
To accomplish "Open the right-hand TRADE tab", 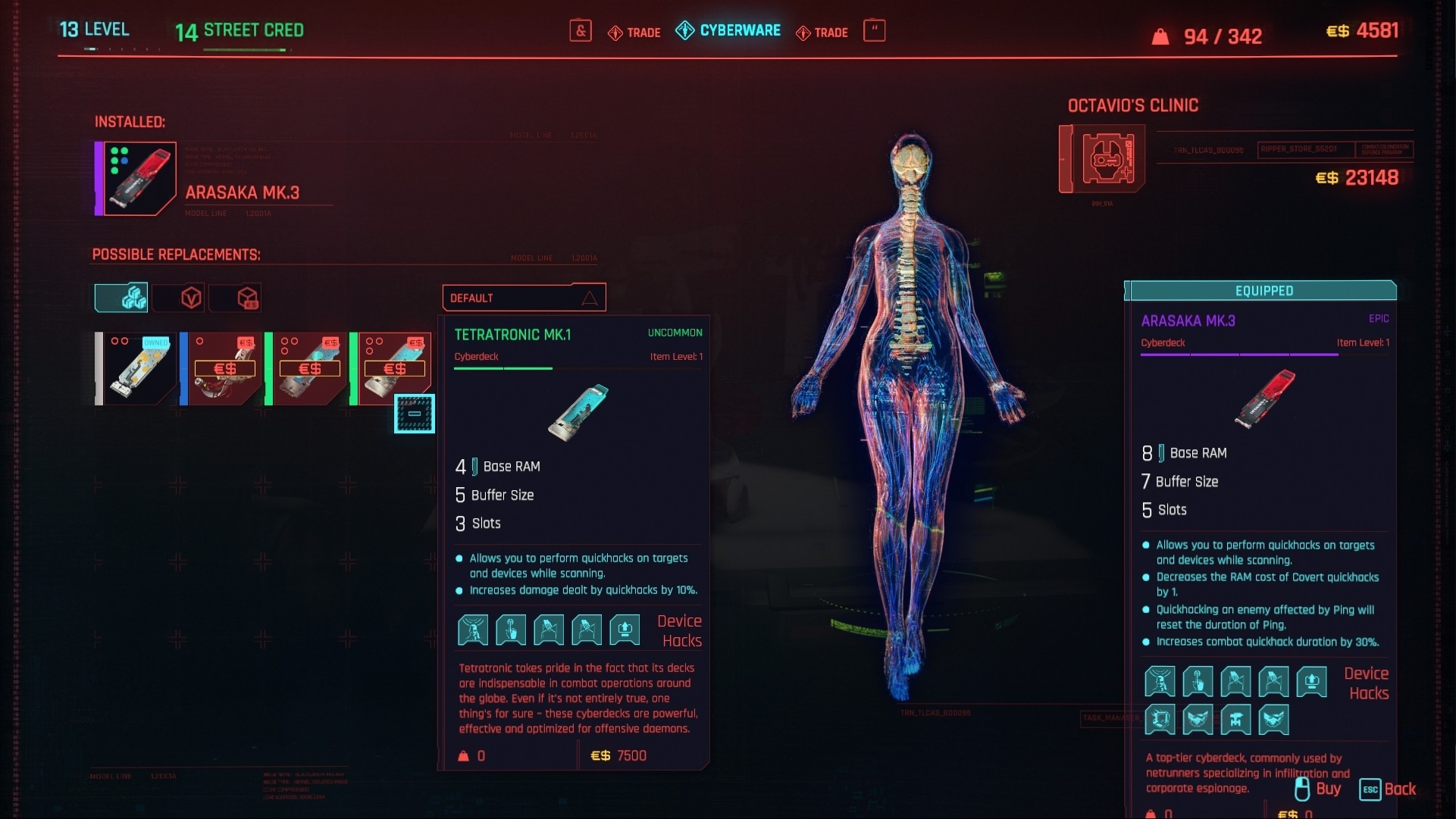I will point(822,33).
